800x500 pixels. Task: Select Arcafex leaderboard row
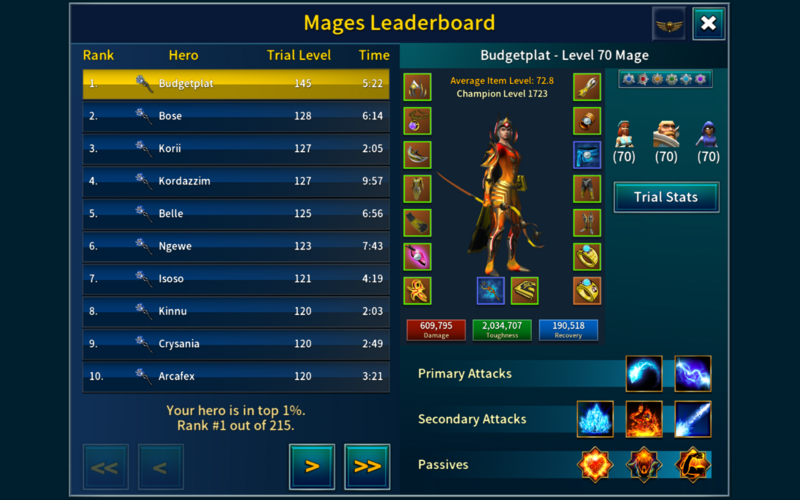point(236,376)
